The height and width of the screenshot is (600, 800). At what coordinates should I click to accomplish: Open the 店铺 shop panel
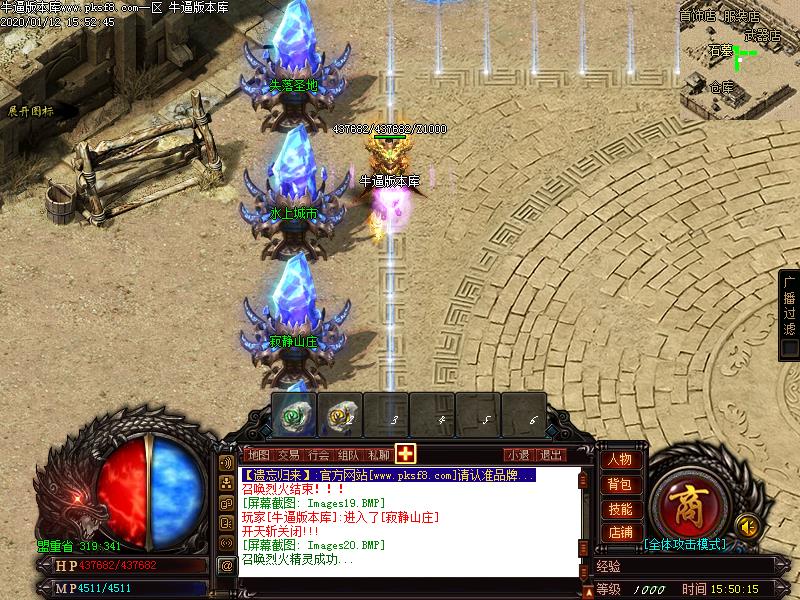620,533
